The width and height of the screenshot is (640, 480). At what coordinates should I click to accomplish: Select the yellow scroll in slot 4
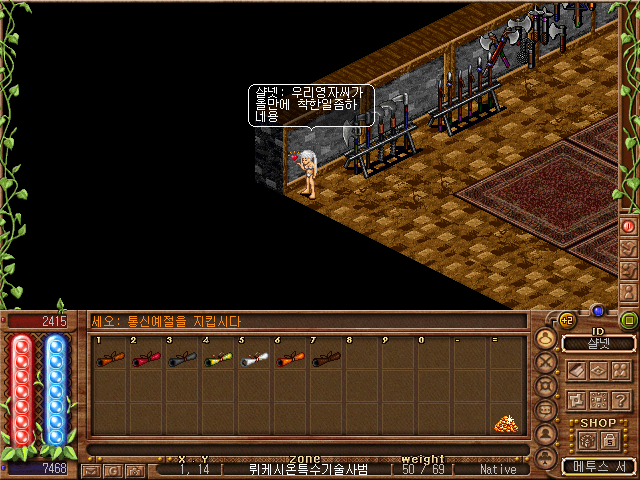pos(217,360)
